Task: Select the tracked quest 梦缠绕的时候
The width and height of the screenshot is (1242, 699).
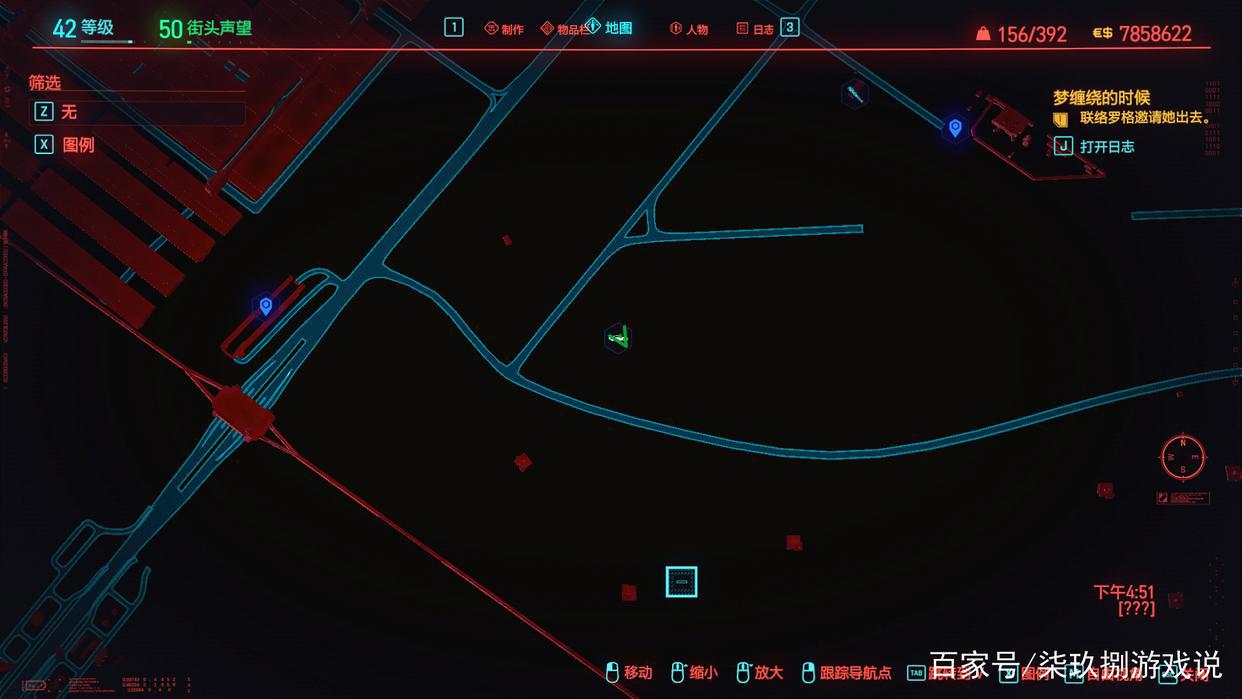Action: tap(1101, 98)
